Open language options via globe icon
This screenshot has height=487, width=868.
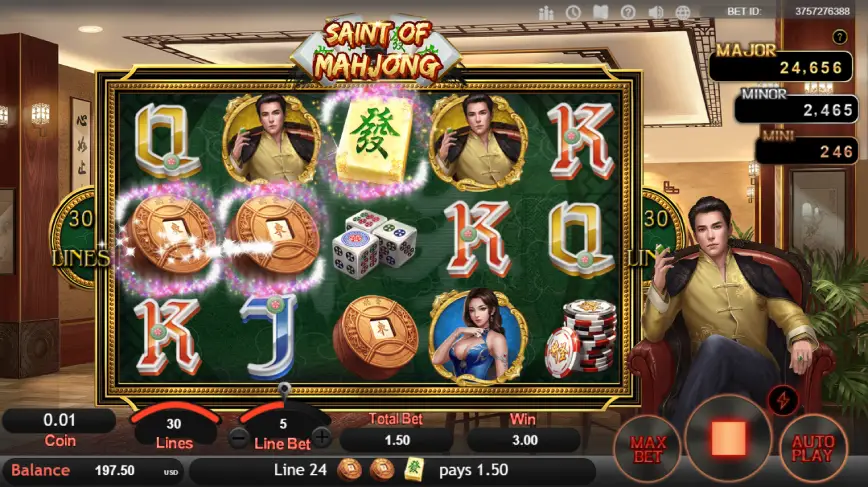[x=685, y=13]
